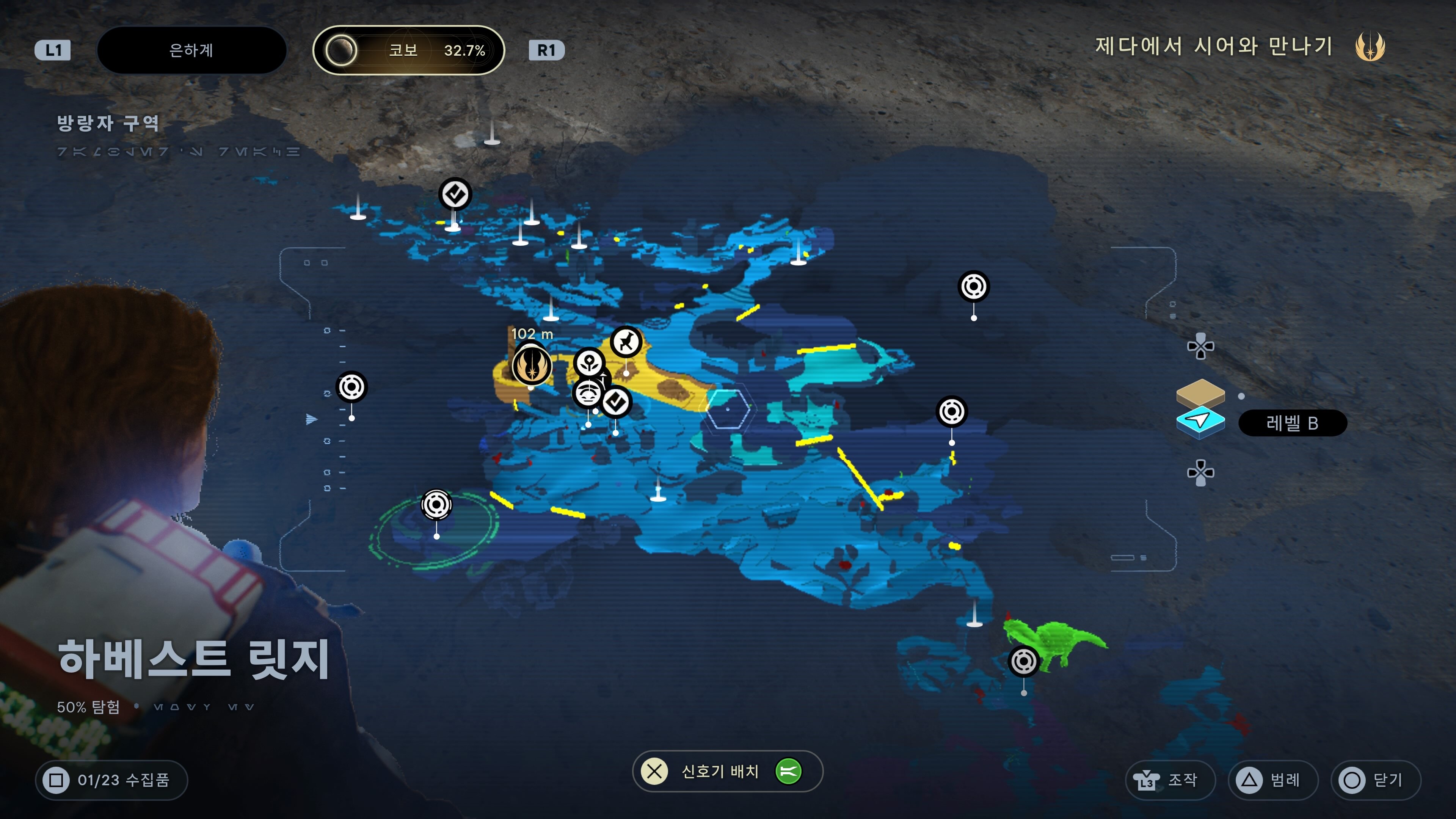Click the bird-shaped map marker

[x=626, y=342]
